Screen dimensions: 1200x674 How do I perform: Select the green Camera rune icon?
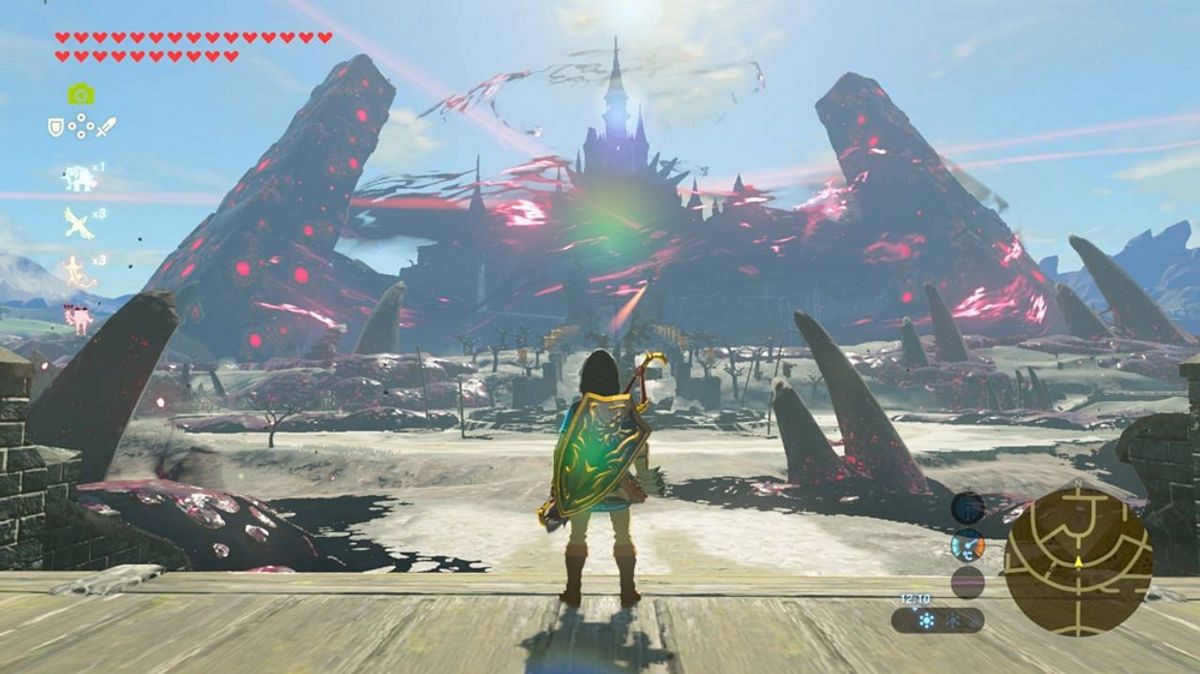click(81, 94)
